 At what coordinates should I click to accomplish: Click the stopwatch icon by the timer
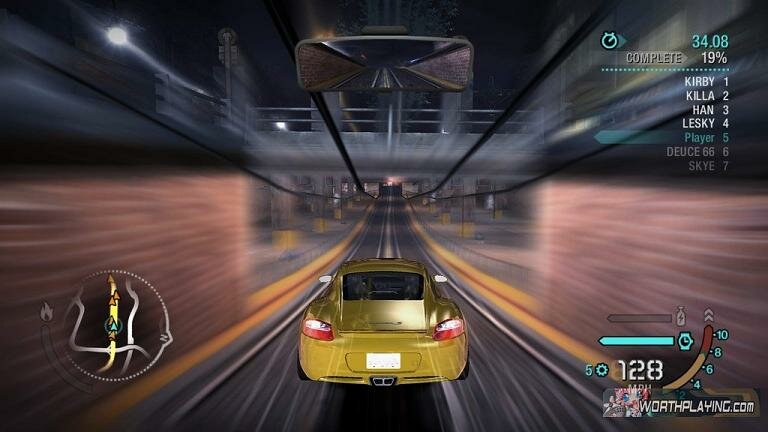[x=609, y=41]
